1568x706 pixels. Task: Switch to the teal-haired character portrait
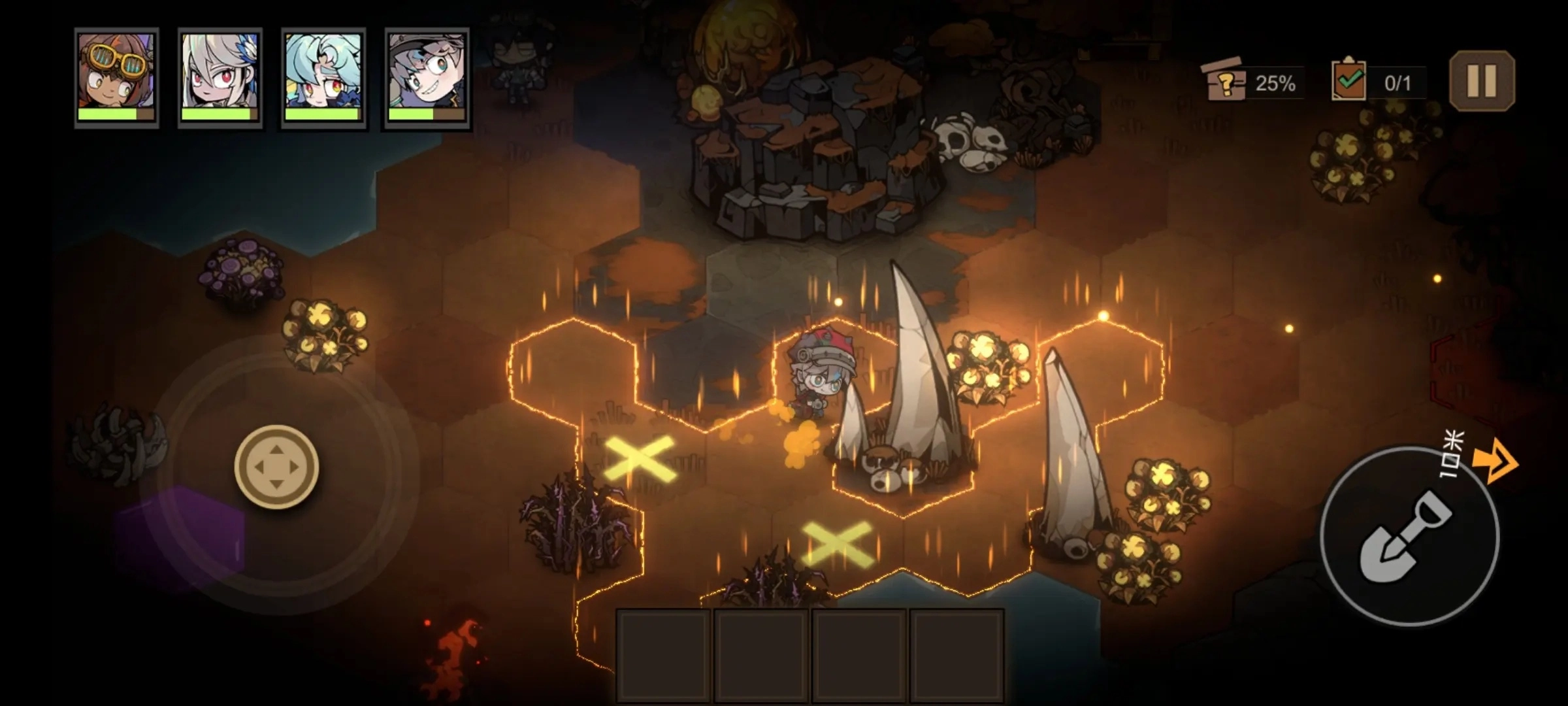pos(323,77)
